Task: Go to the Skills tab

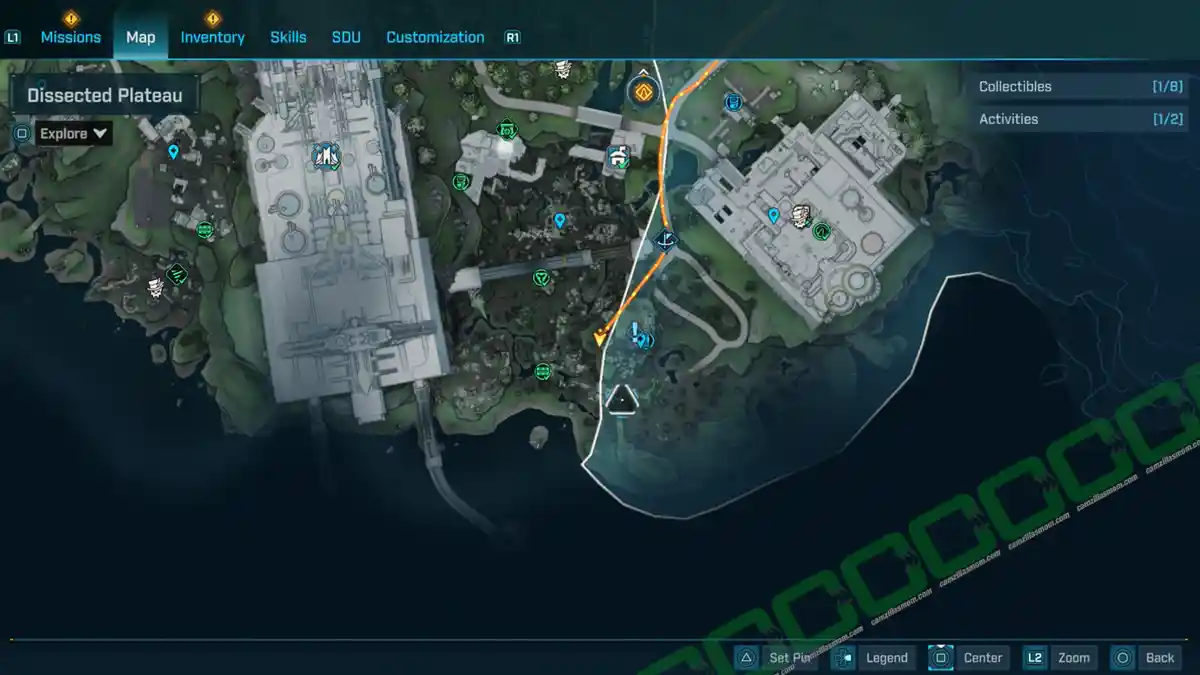Action: coord(288,37)
